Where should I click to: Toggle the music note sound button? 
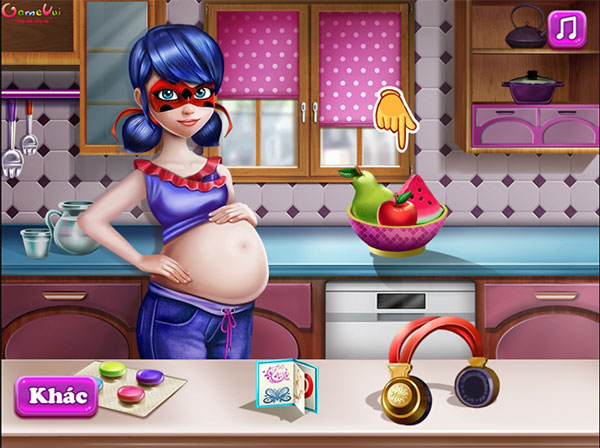(x=567, y=29)
